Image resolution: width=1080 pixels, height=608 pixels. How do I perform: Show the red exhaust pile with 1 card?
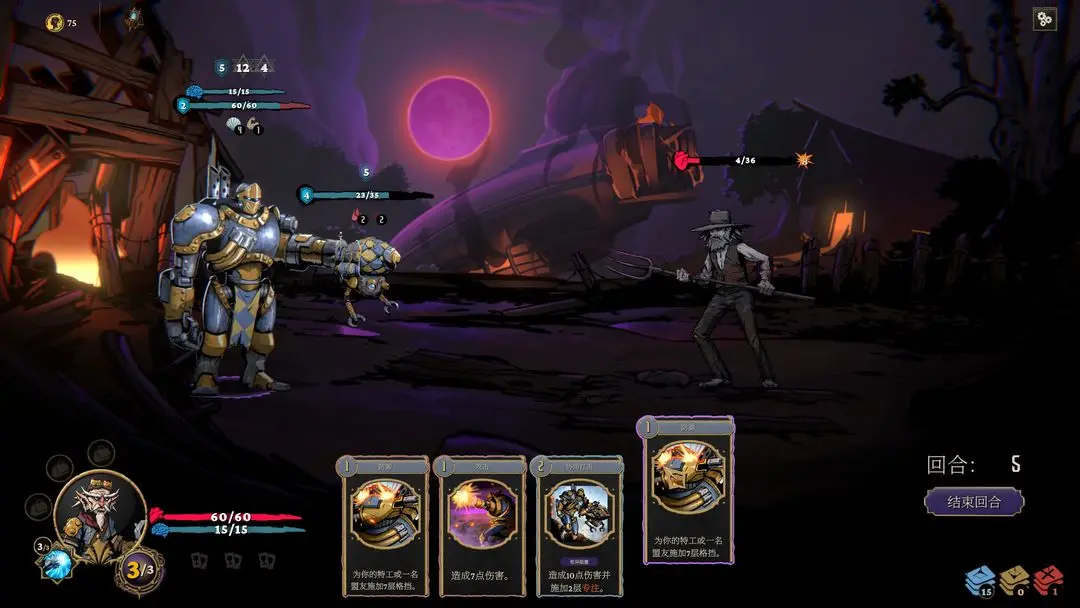click(1048, 580)
